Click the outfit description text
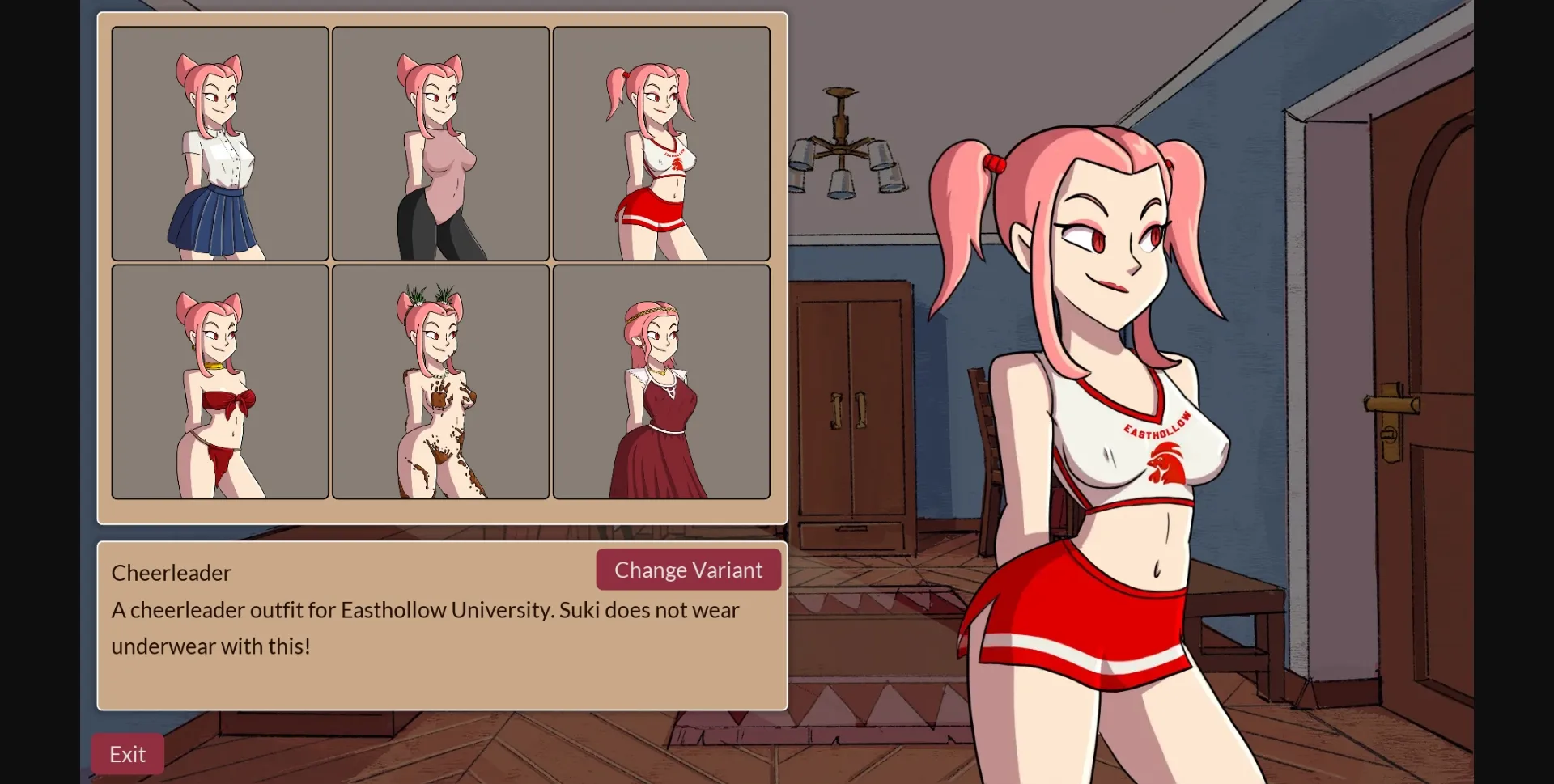This screenshot has height=784, width=1554. point(425,628)
